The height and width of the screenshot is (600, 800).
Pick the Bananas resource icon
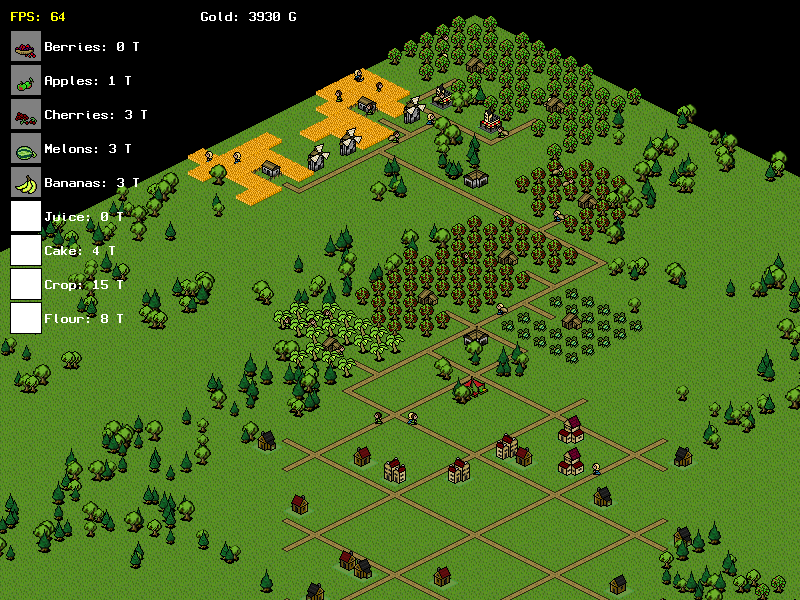tap(26, 182)
